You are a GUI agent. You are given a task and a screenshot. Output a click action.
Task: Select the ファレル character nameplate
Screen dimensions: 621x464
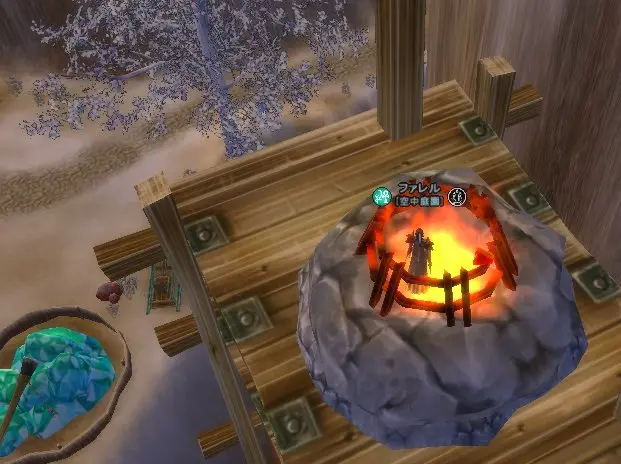(x=418, y=188)
